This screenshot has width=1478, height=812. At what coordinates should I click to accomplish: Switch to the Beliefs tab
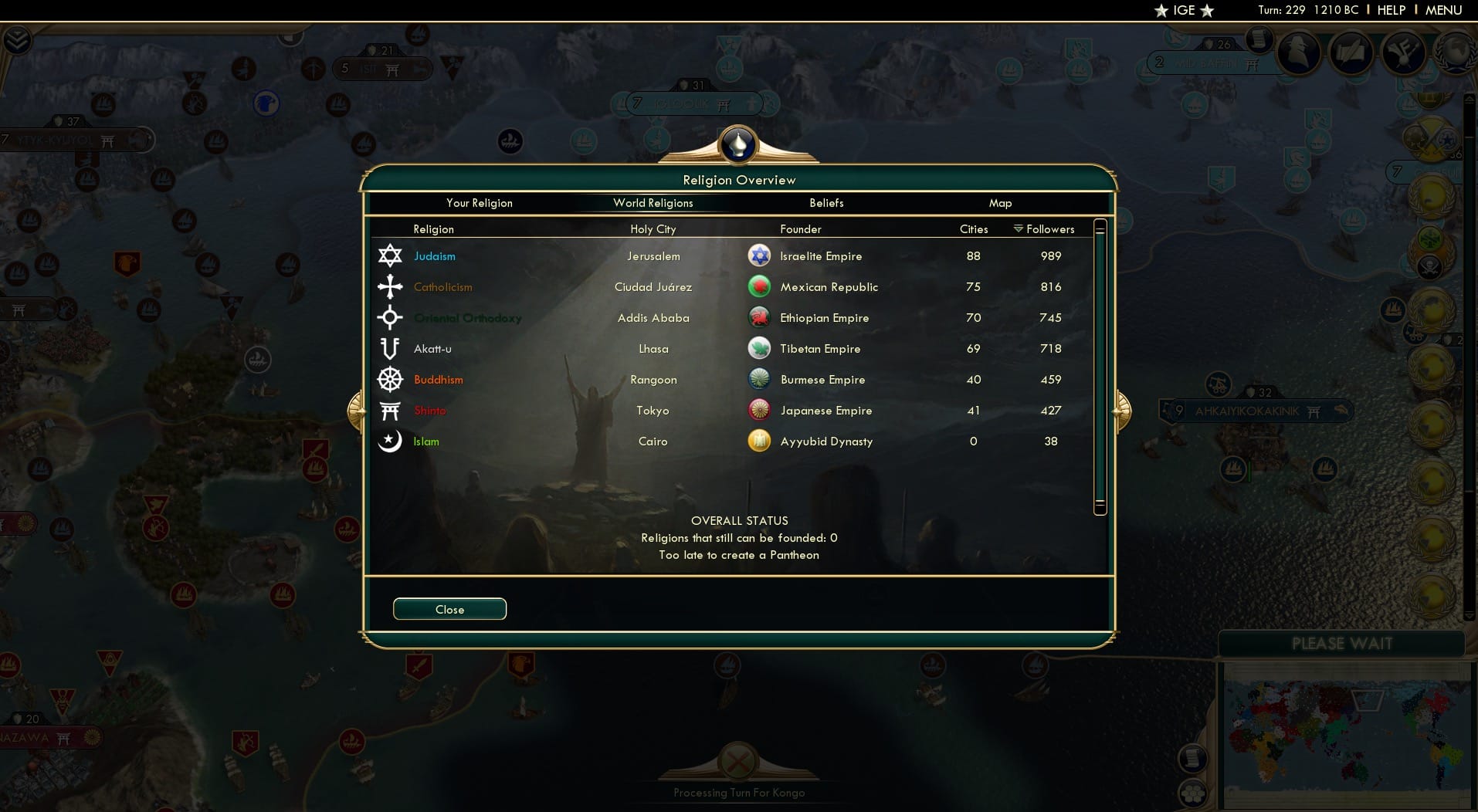click(825, 203)
